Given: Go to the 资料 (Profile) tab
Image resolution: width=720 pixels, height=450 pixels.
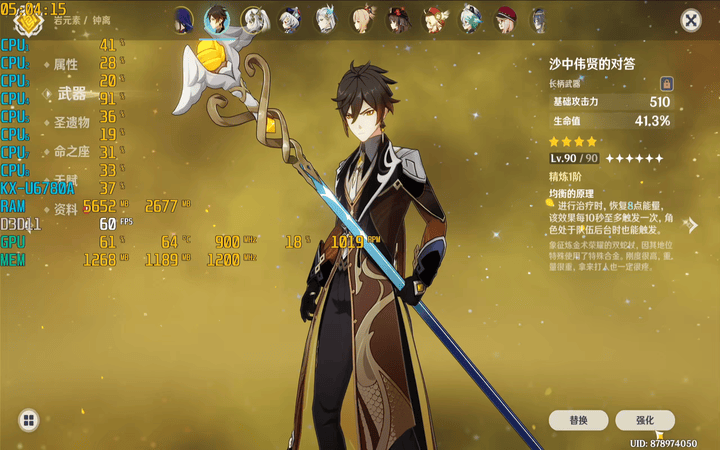Looking at the screenshot, I should [66, 209].
